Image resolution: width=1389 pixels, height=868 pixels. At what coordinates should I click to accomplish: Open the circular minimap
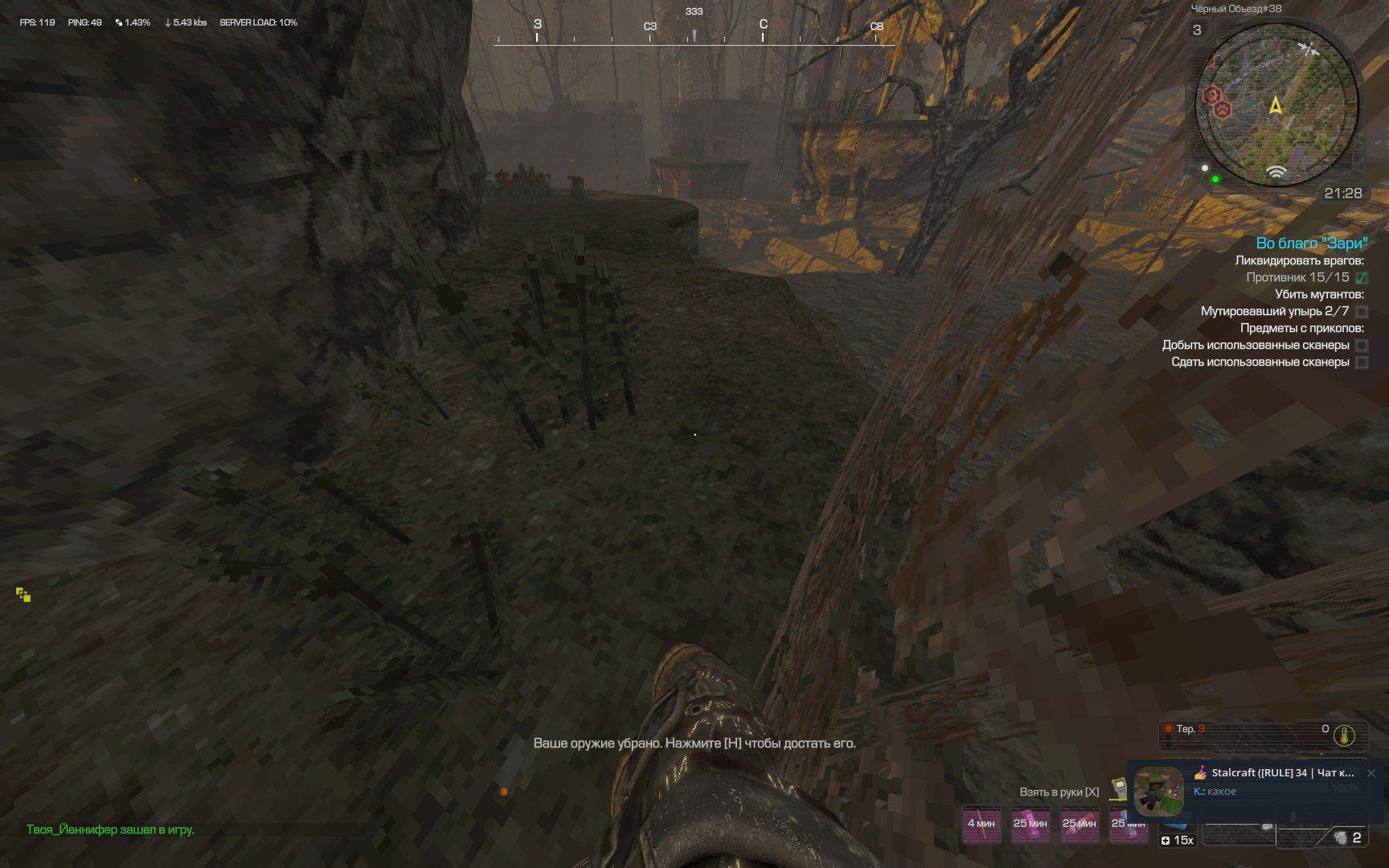tap(1276, 104)
